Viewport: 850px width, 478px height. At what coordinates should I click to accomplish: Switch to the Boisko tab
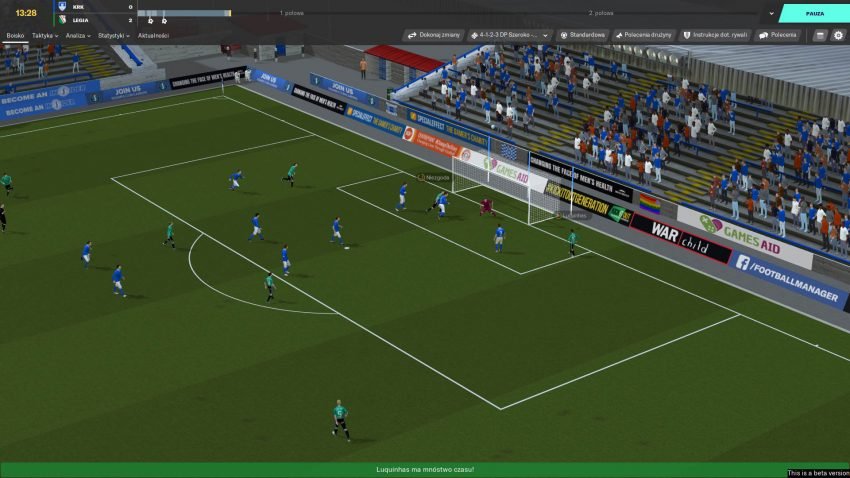click(x=15, y=35)
